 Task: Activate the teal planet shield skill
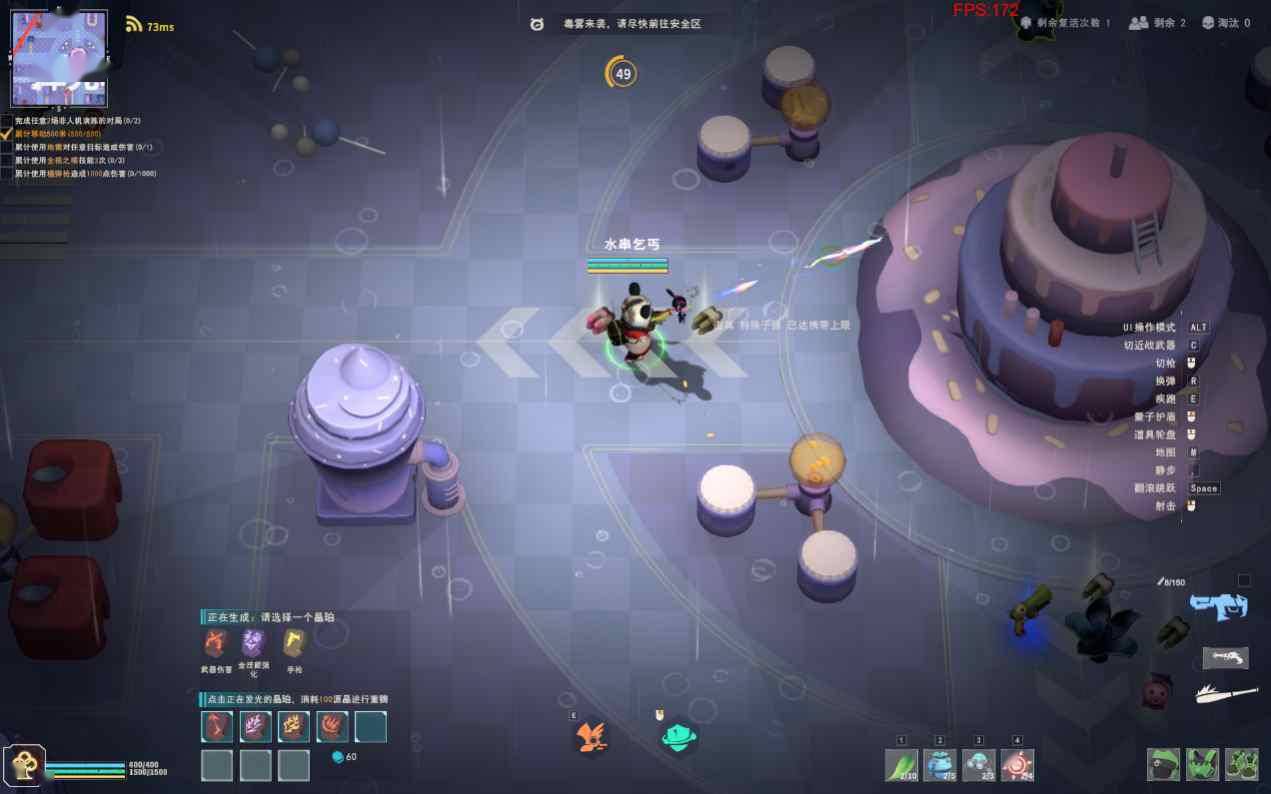tap(679, 739)
